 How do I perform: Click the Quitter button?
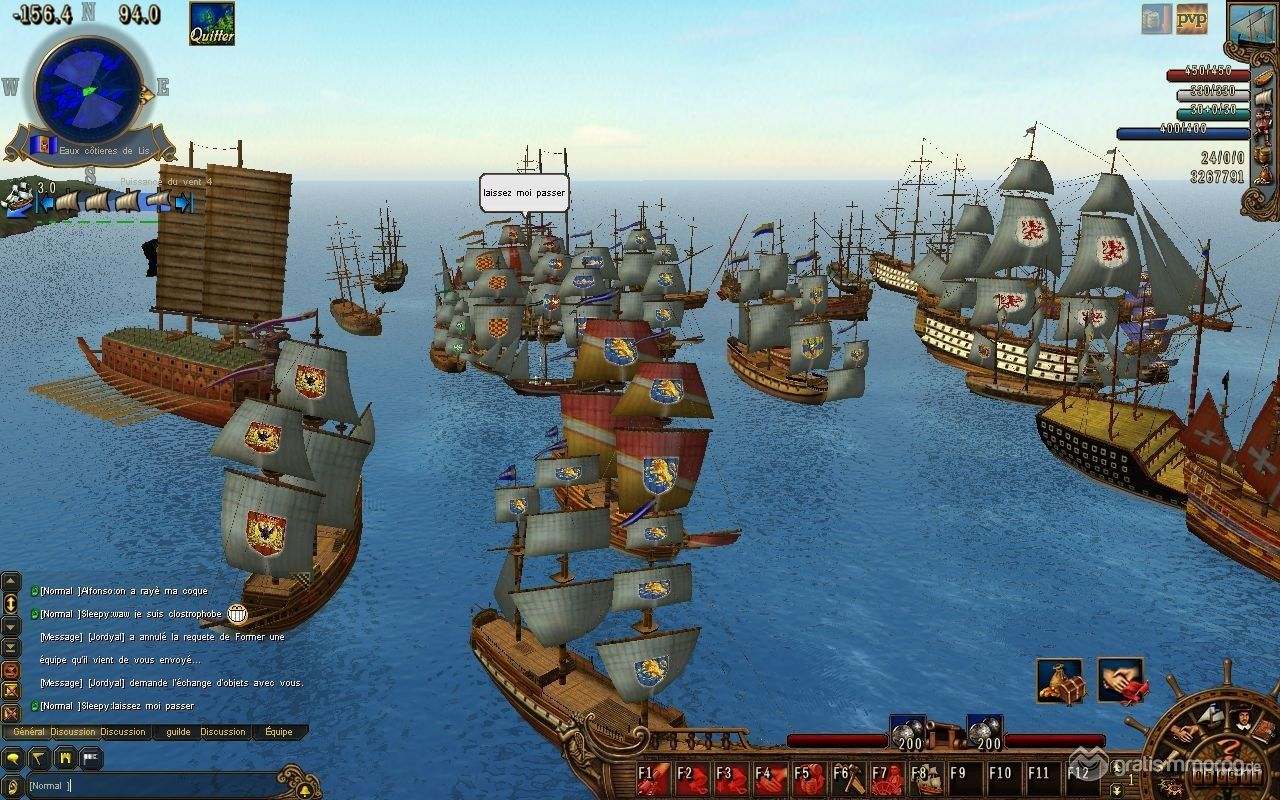click(x=212, y=23)
